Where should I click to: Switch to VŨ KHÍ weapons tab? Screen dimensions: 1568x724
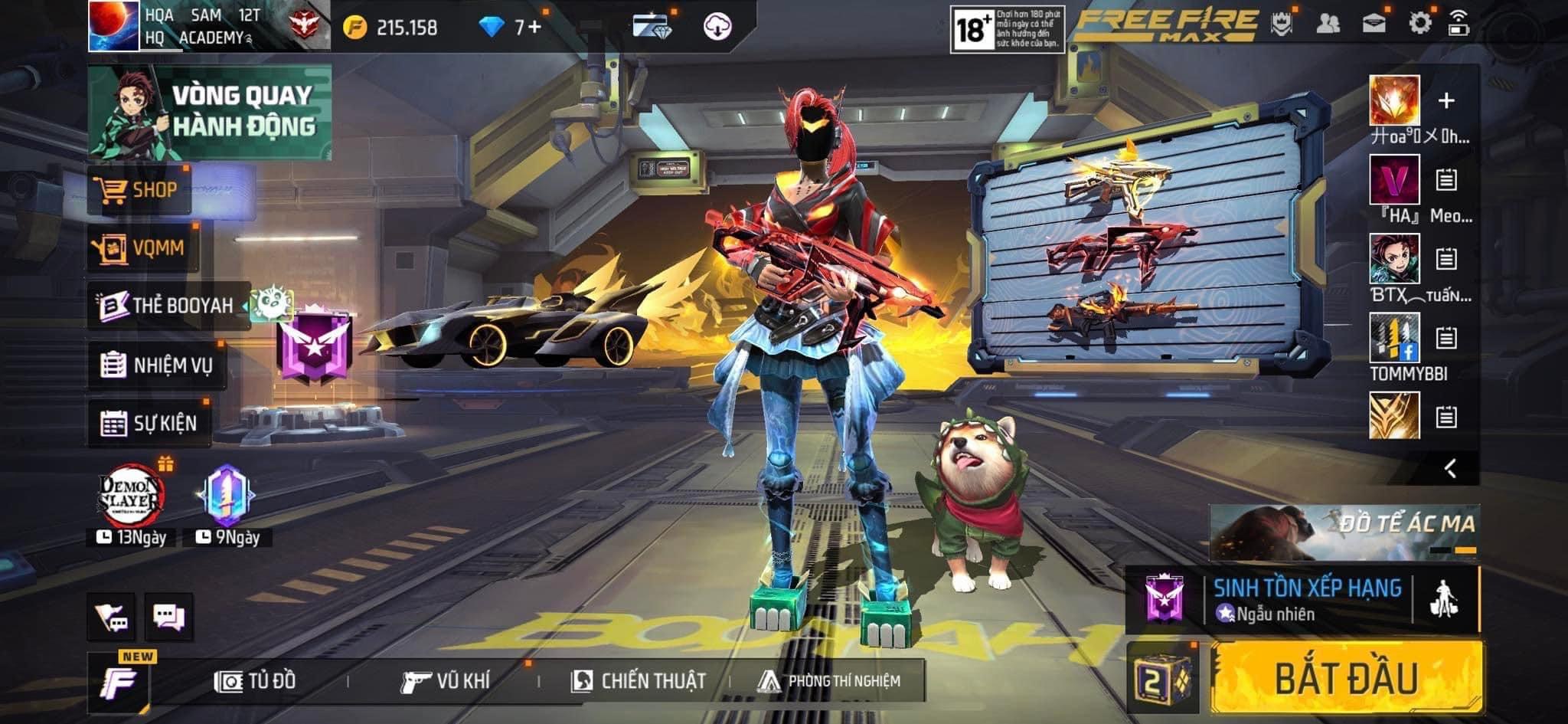click(446, 680)
